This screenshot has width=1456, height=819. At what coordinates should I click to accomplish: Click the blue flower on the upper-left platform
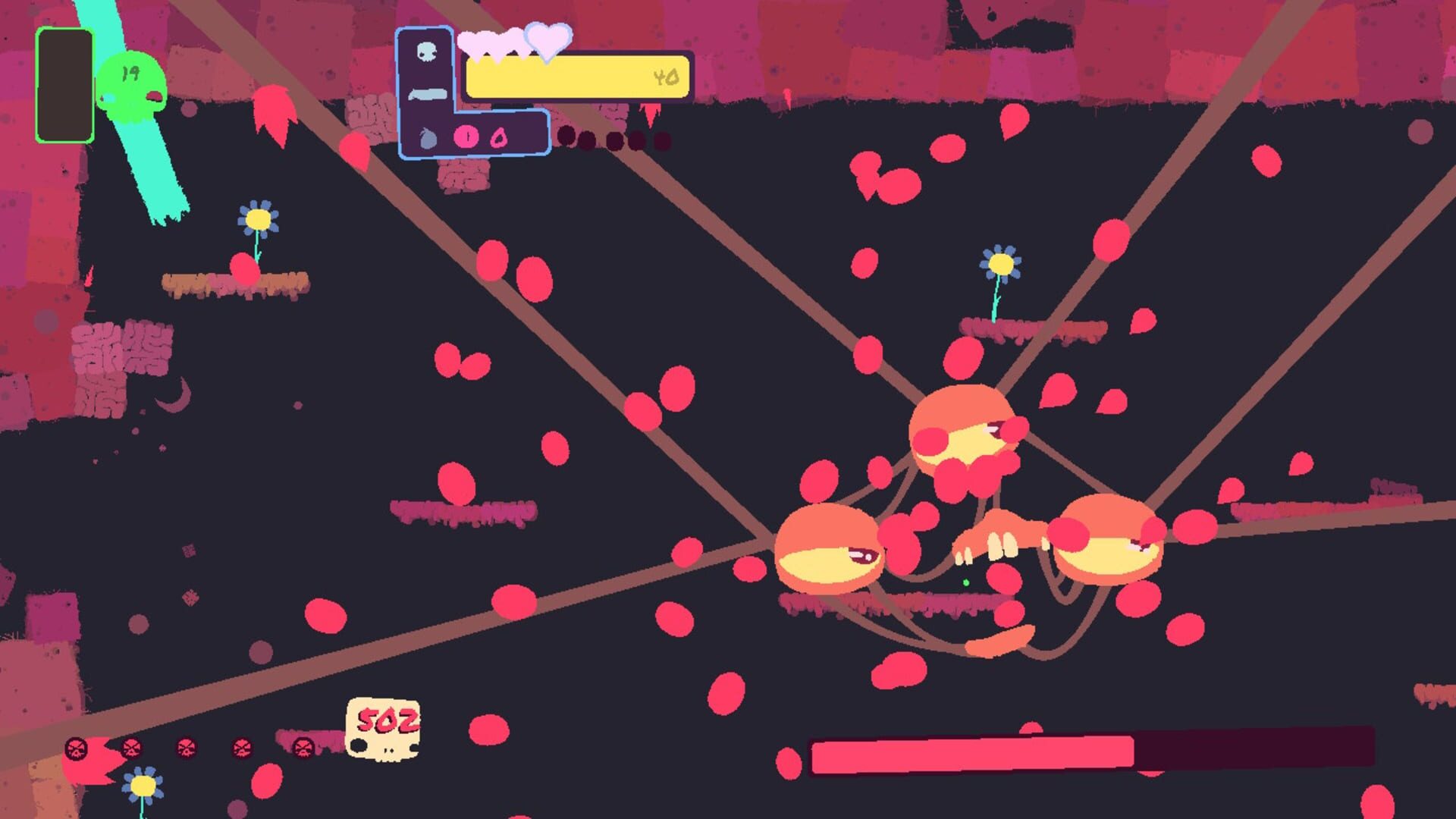258,220
